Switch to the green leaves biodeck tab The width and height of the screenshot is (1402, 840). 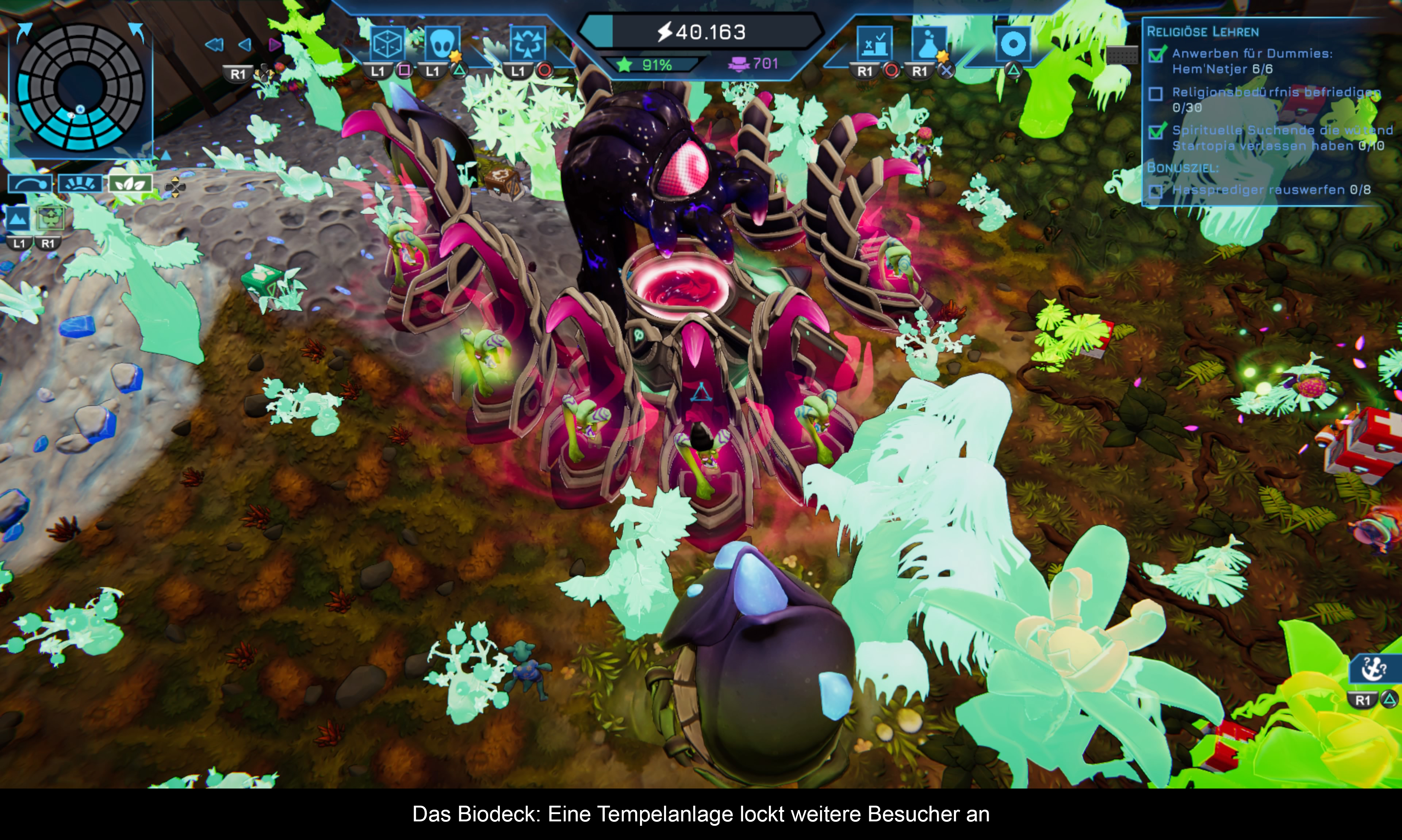(x=131, y=184)
